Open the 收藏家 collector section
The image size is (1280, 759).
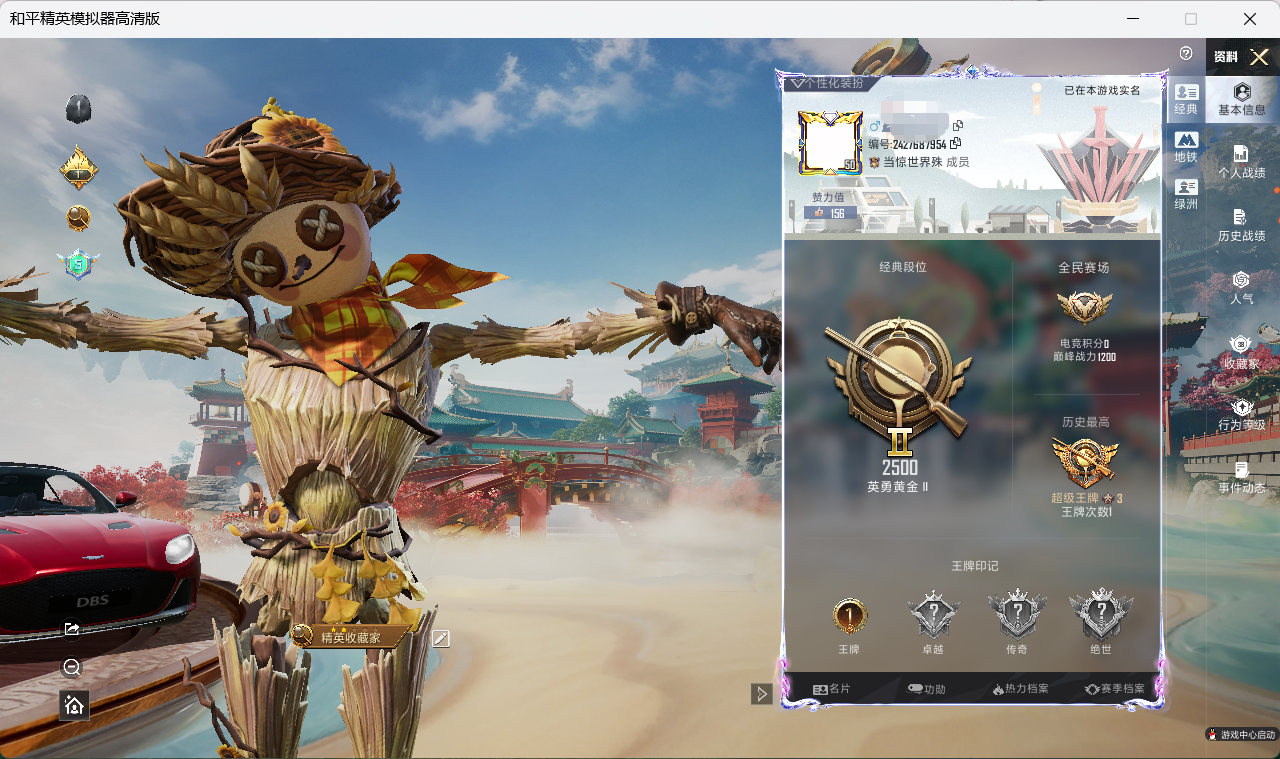click(x=1241, y=351)
